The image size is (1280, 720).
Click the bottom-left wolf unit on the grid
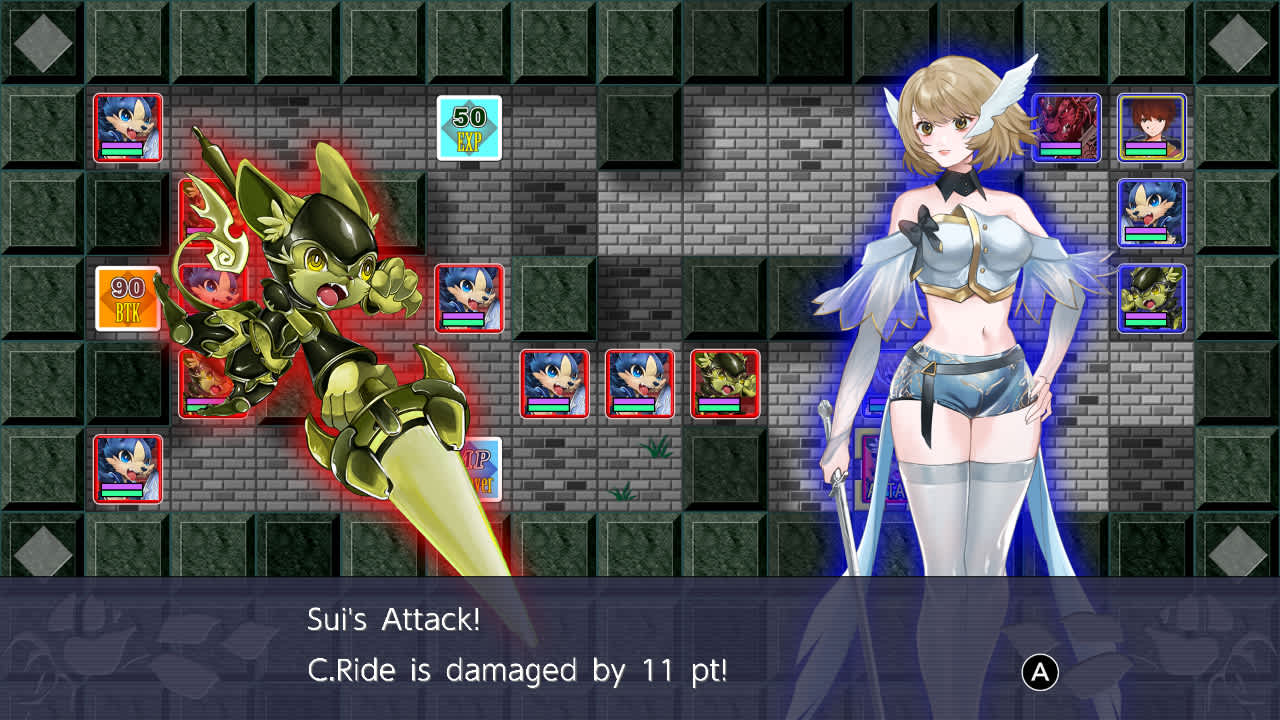pyautogui.click(x=126, y=470)
